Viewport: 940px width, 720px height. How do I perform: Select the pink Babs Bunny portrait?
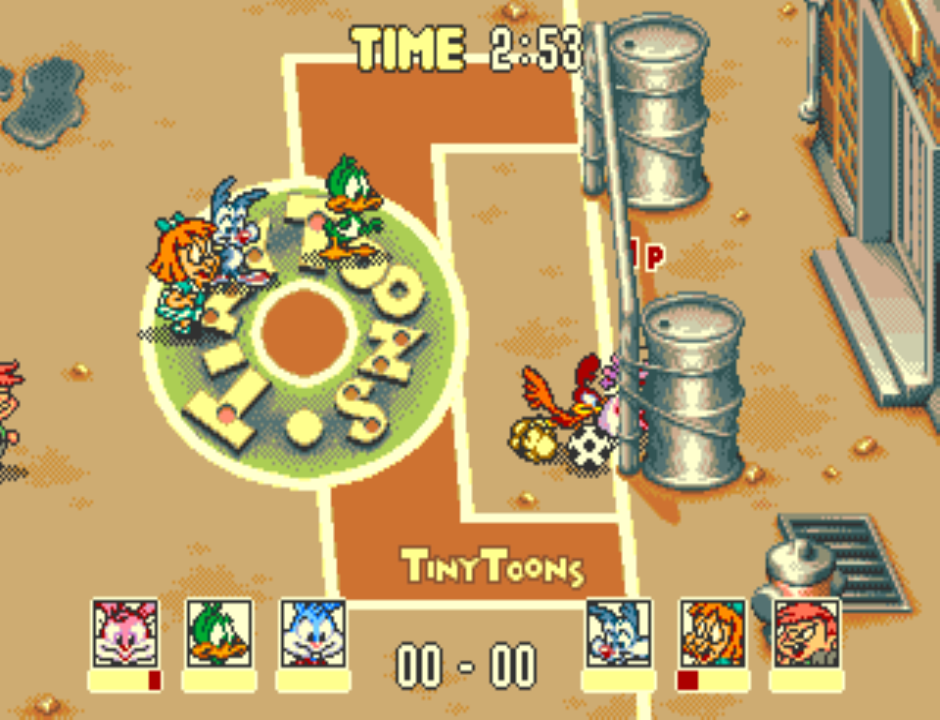click(125, 633)
